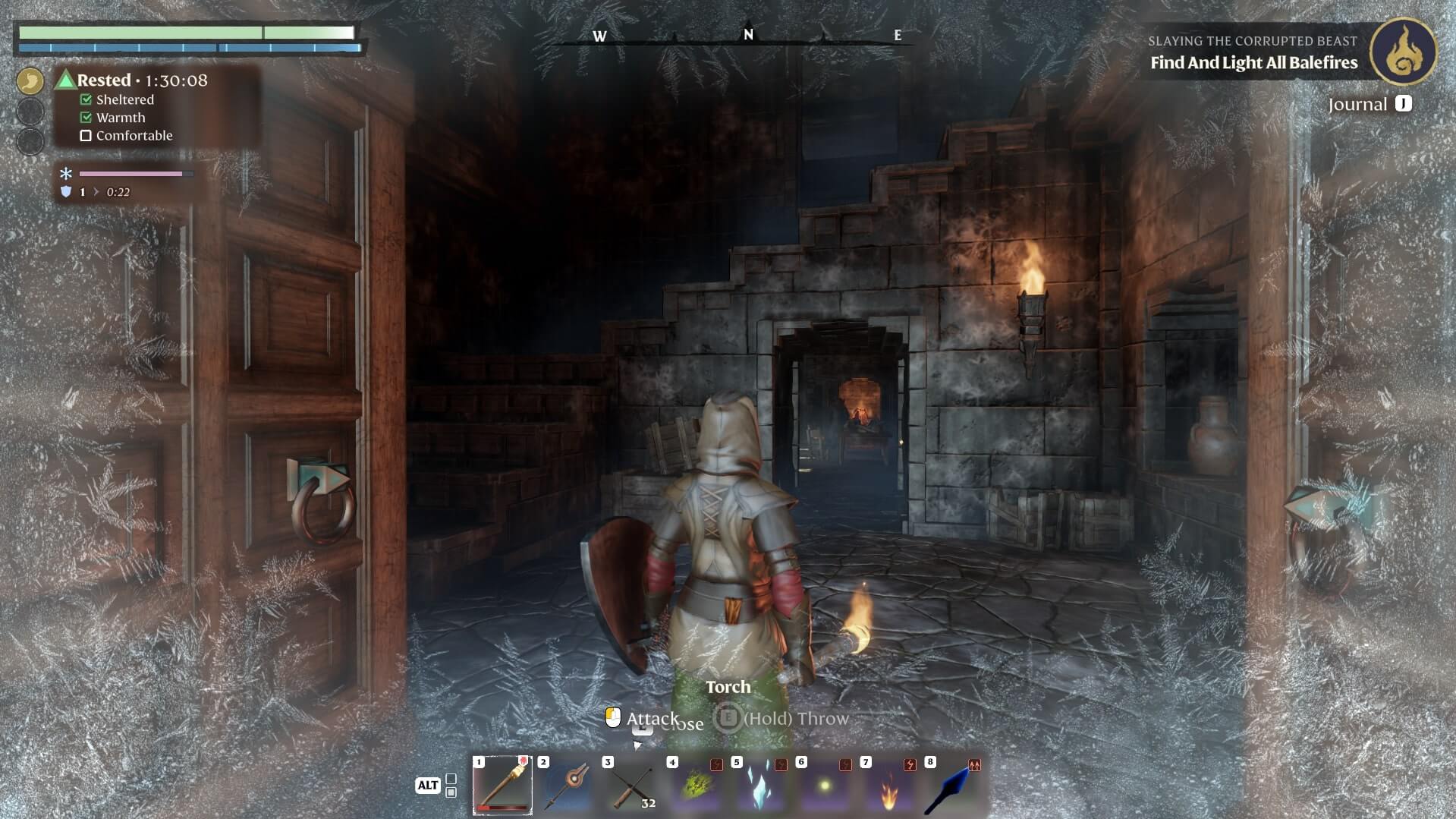Screen dimensions: 1456x819
Task: Click the food buff stomach icon
Action: [30, 80]
